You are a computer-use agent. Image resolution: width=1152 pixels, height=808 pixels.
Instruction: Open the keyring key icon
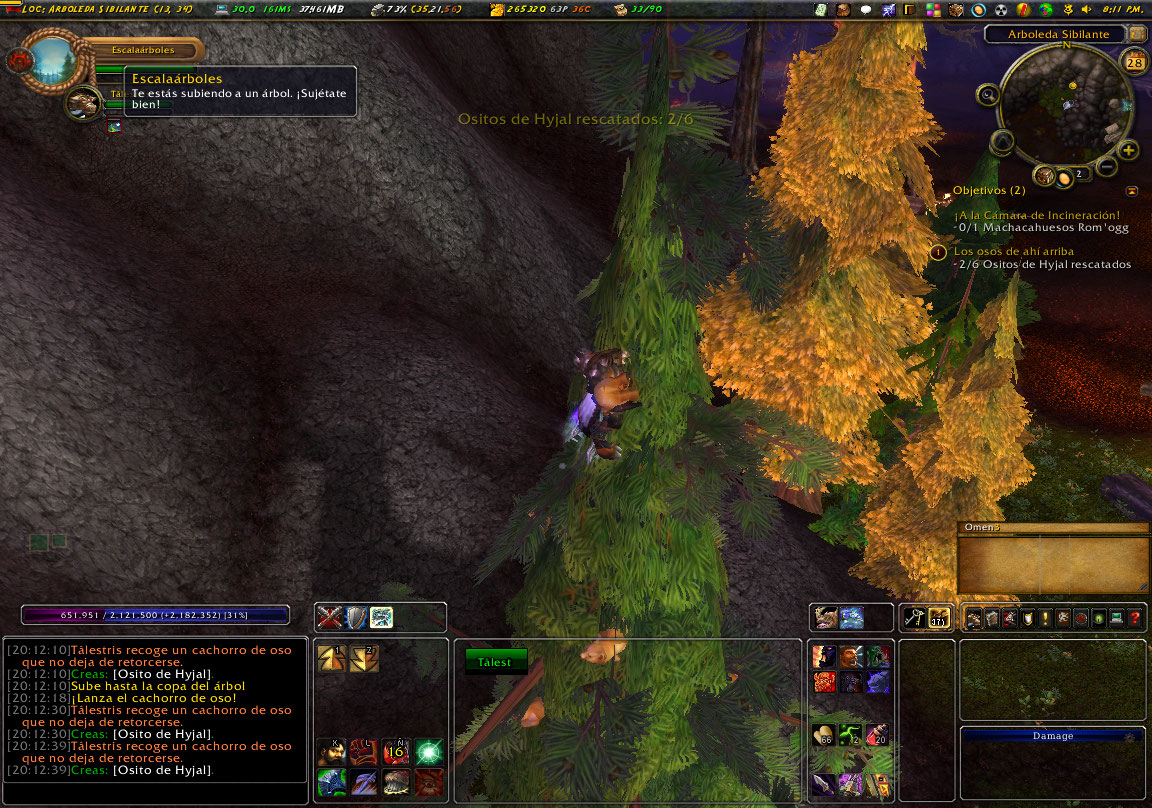pyautogui.click(x=914, y=618)
